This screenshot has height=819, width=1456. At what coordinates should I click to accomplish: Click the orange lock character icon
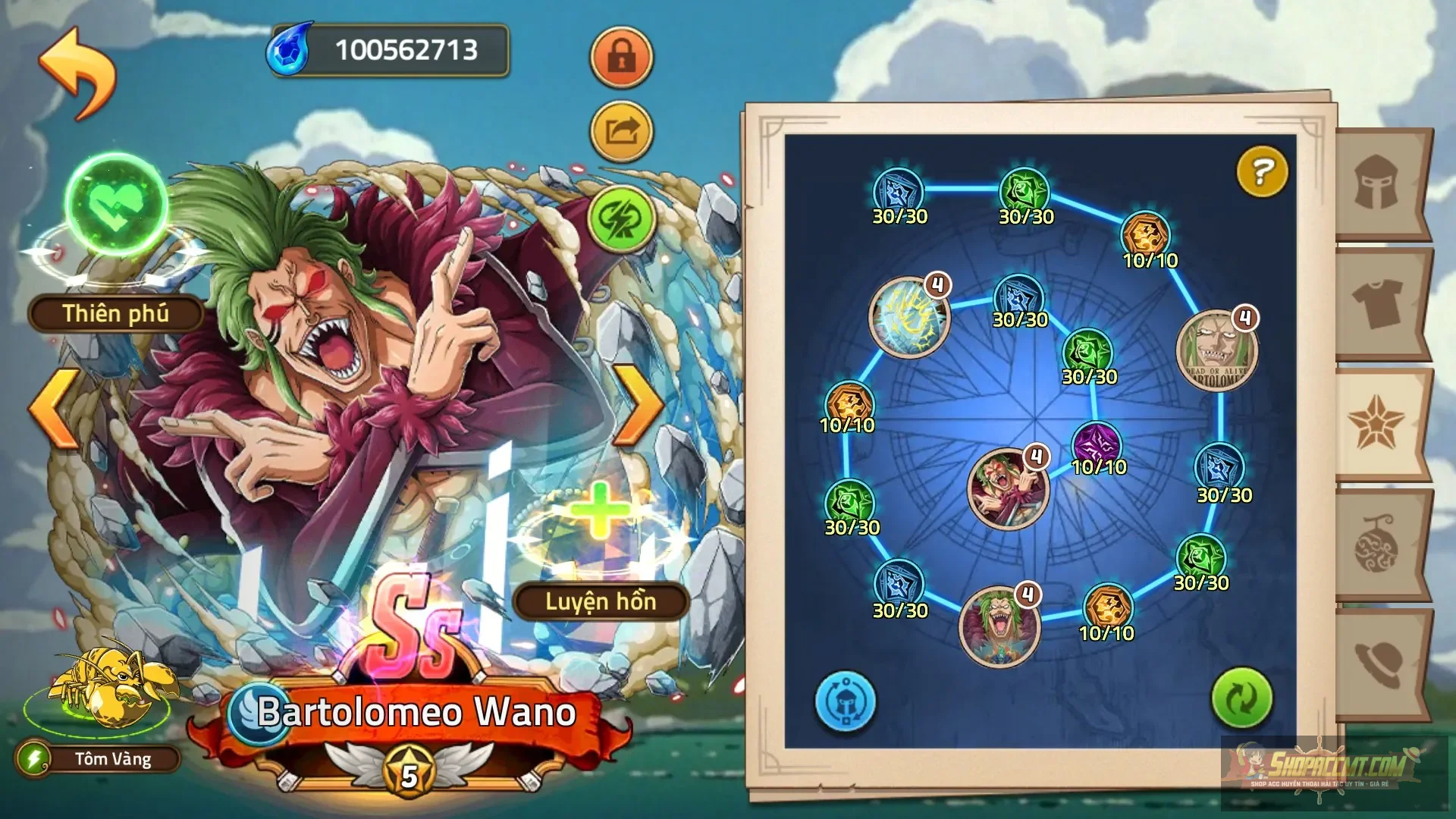[x=622, y=58]
